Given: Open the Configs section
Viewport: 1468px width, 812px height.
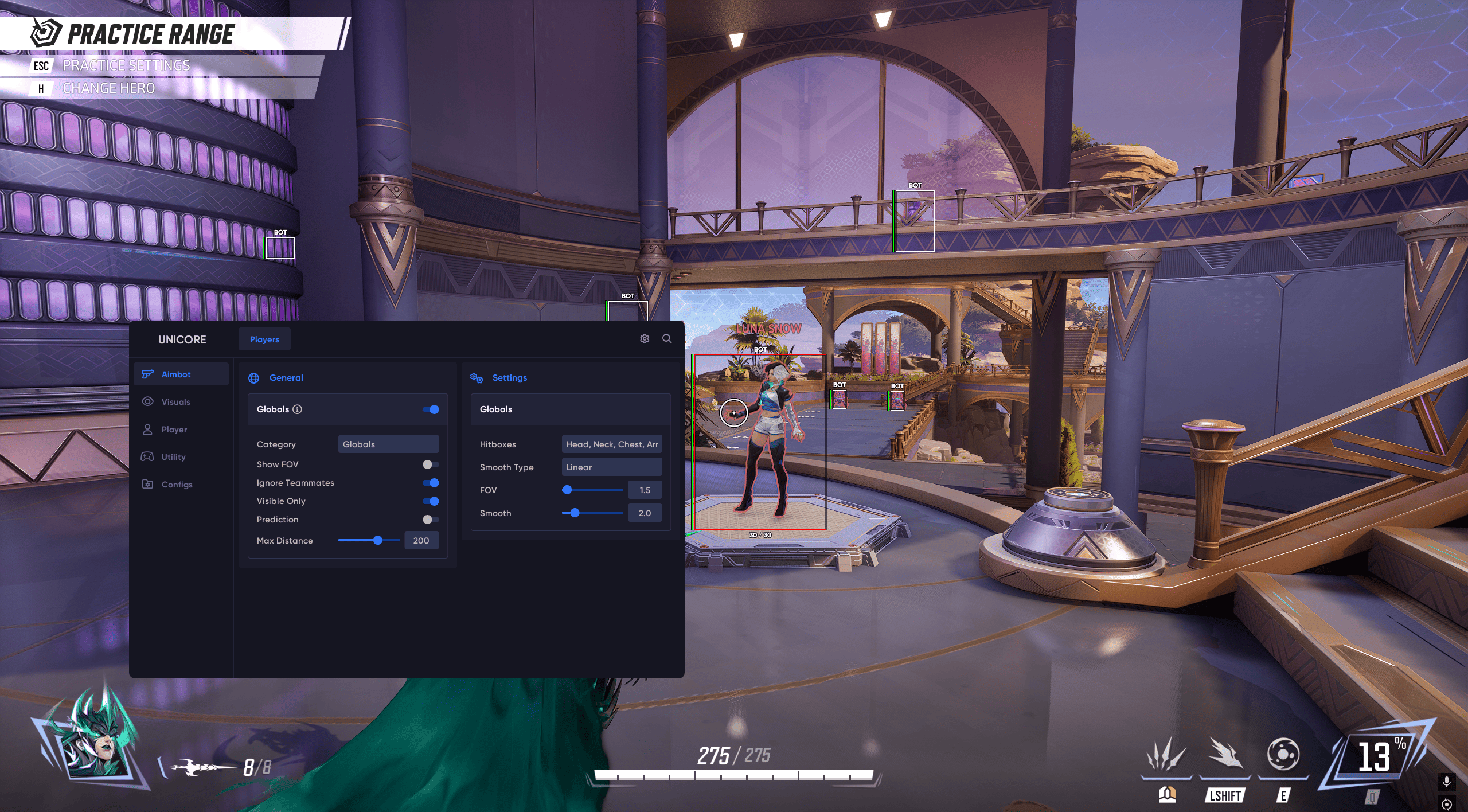Looking at the screenshot, I should pyautogui.click(x=177, y=485).
